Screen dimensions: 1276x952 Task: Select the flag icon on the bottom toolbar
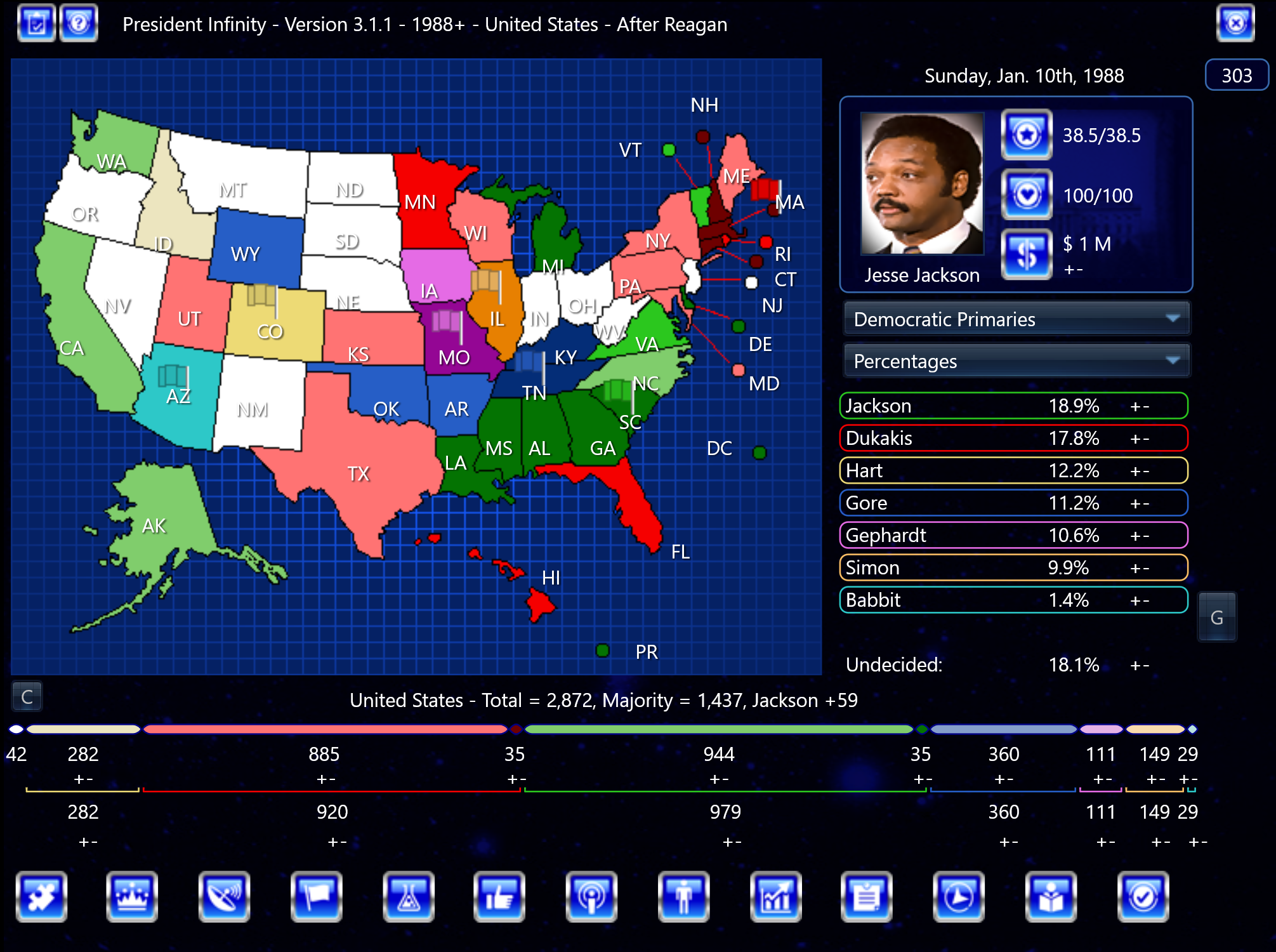click(x=315, y=897)
